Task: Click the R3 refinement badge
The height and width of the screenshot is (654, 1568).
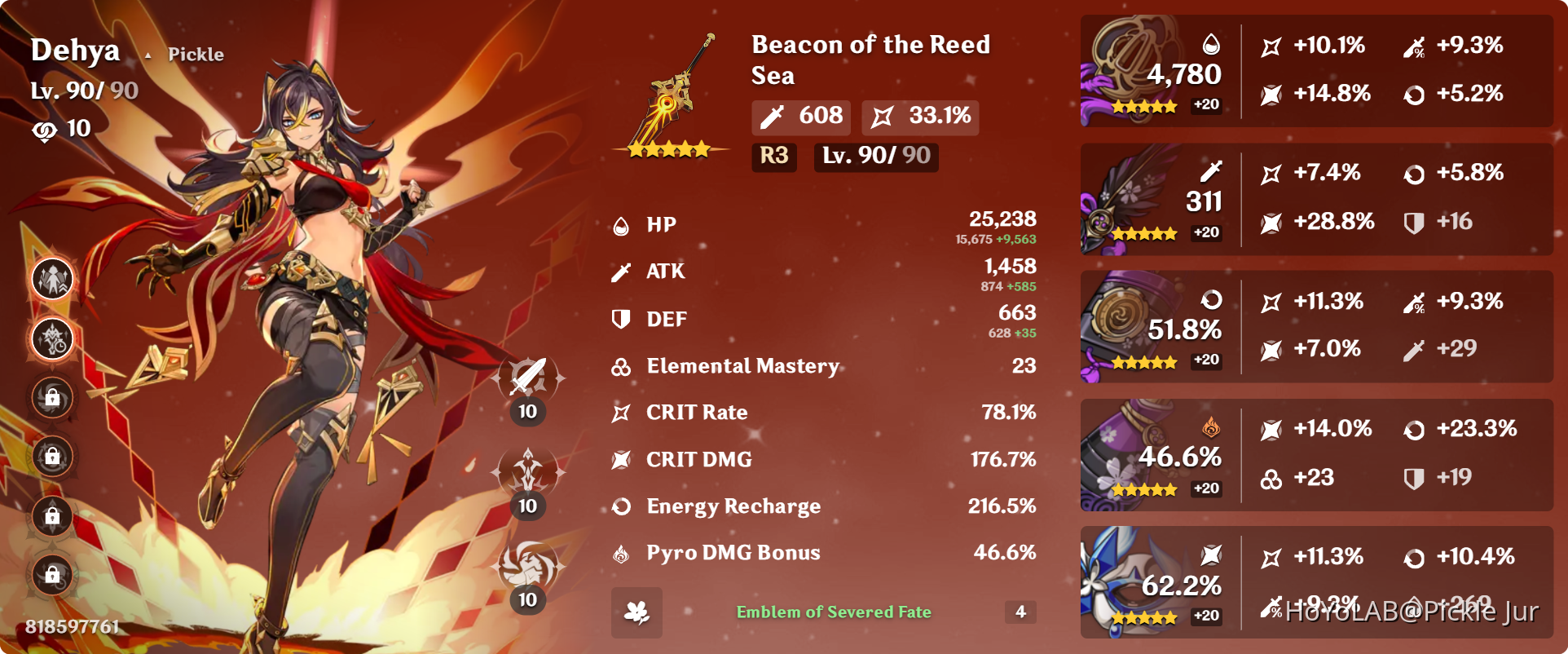Action: click(773, 157)
